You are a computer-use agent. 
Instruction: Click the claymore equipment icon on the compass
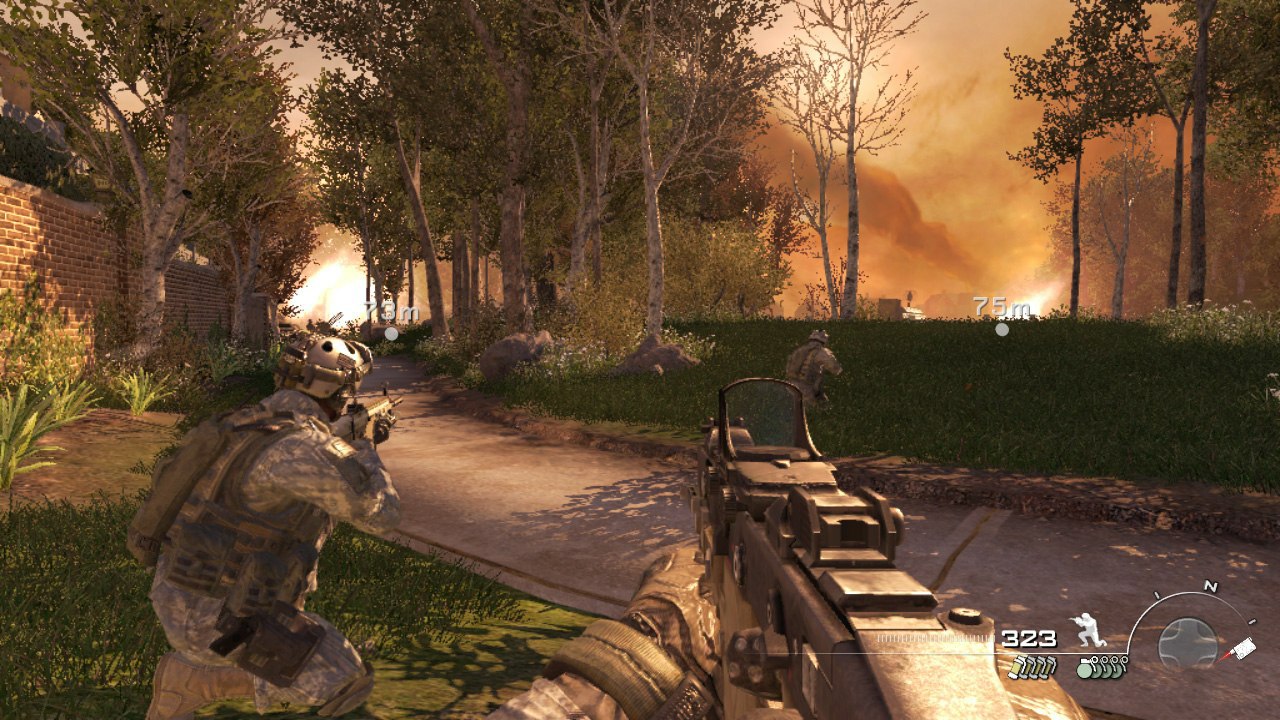[1244, 646]
